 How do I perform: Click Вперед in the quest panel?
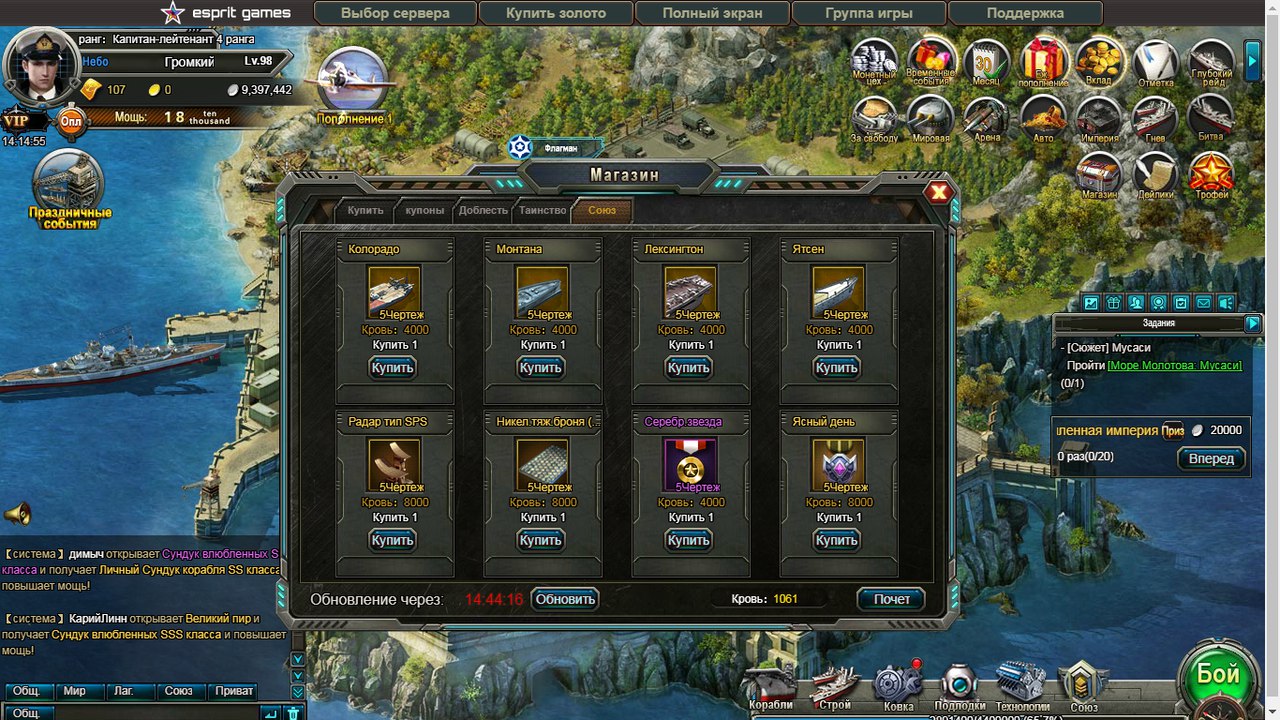pyautogui.click(x=1211, y=458)
